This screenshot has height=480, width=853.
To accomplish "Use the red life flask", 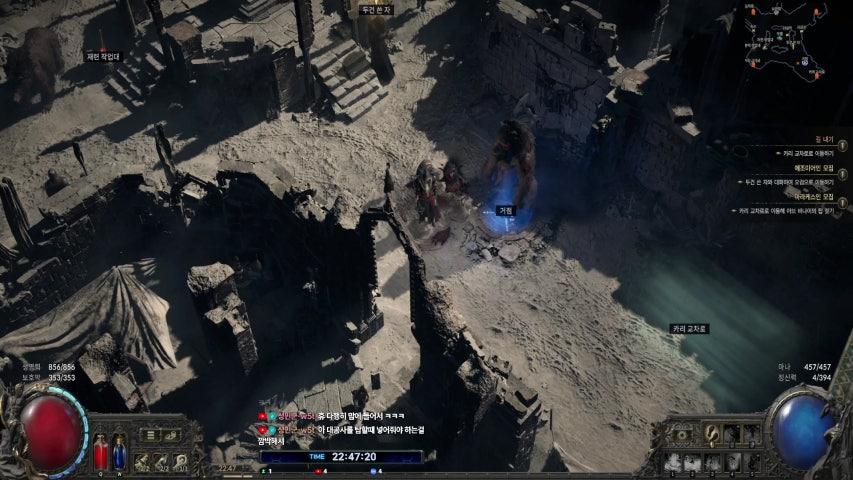I will coord(100,452).
